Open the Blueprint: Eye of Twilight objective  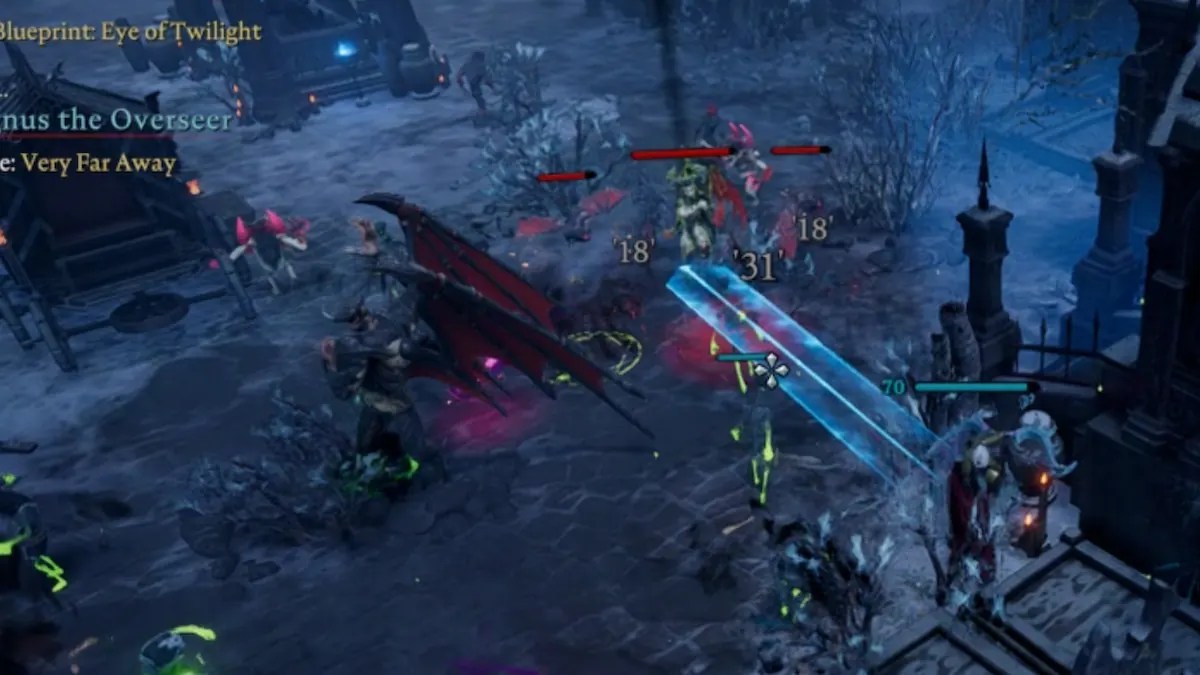point(130,31)
